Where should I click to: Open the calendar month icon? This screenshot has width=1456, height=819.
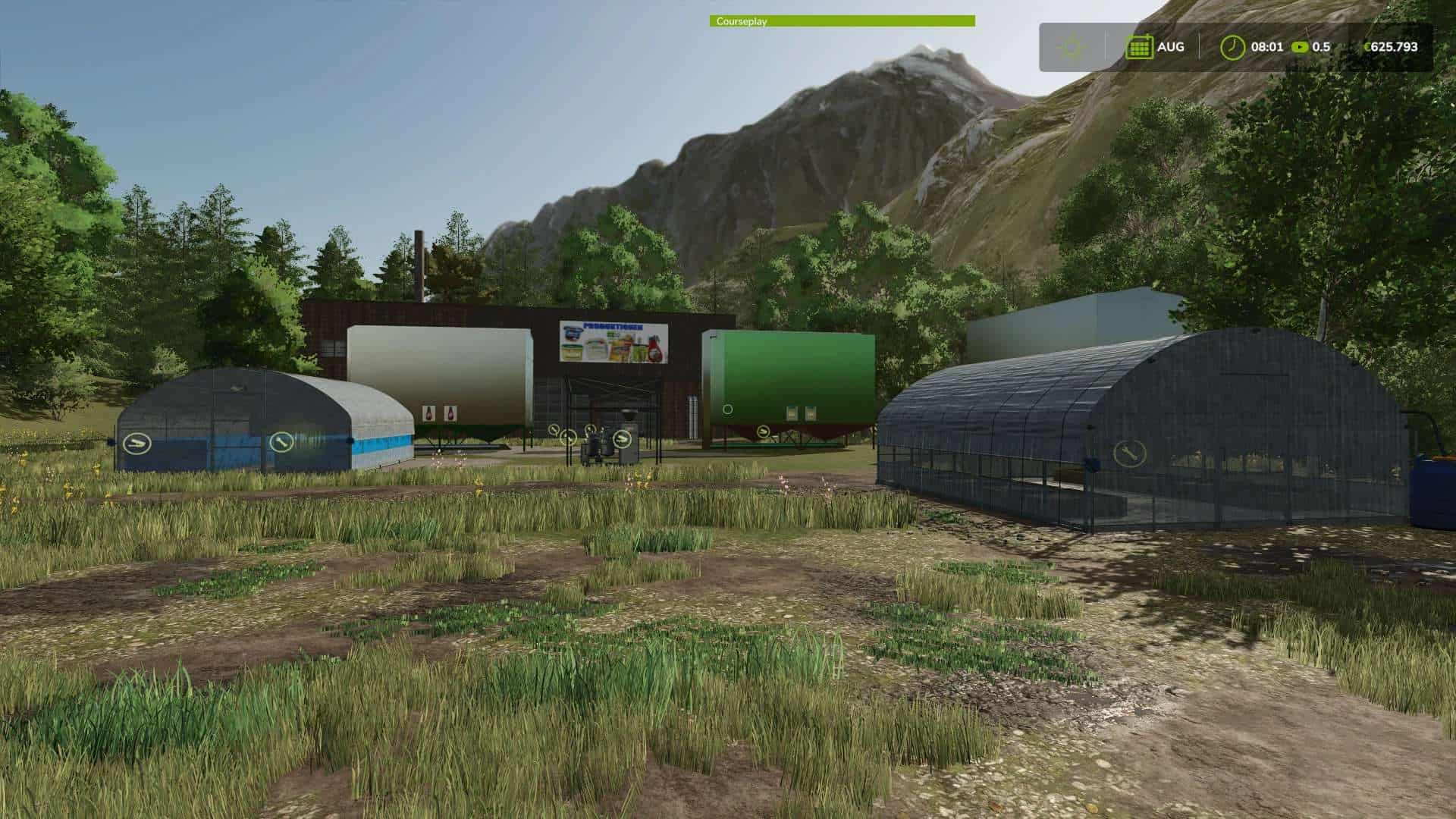[1139, 47]
